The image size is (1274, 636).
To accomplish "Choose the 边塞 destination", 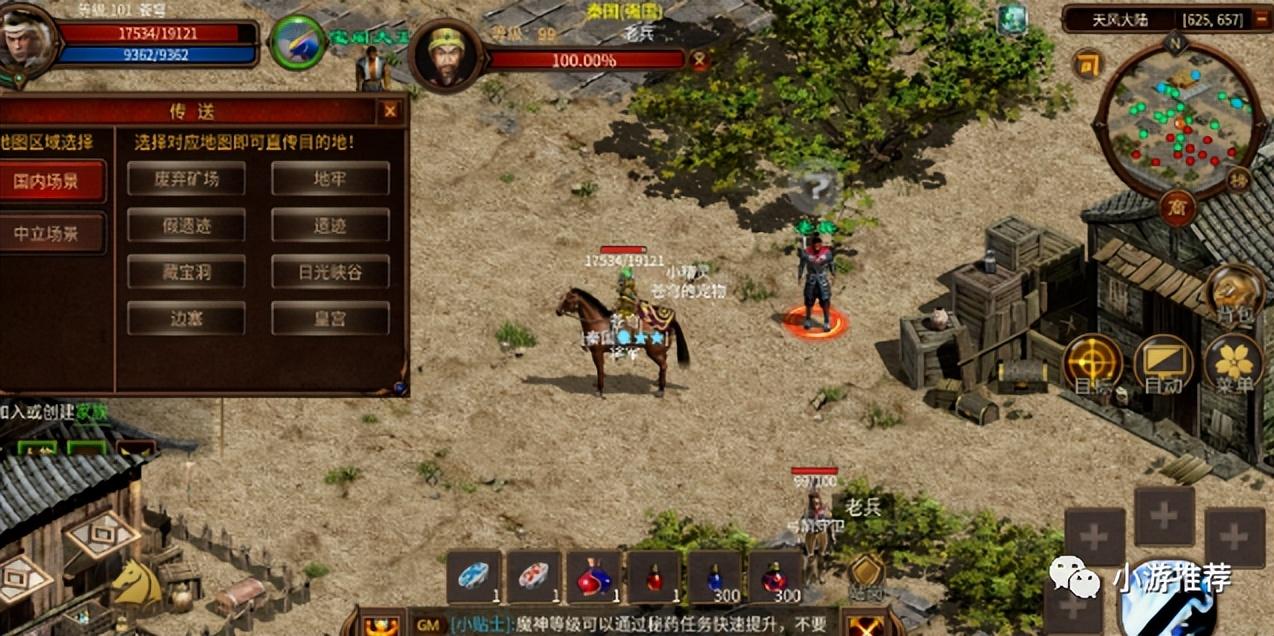I will coord(186,318).
